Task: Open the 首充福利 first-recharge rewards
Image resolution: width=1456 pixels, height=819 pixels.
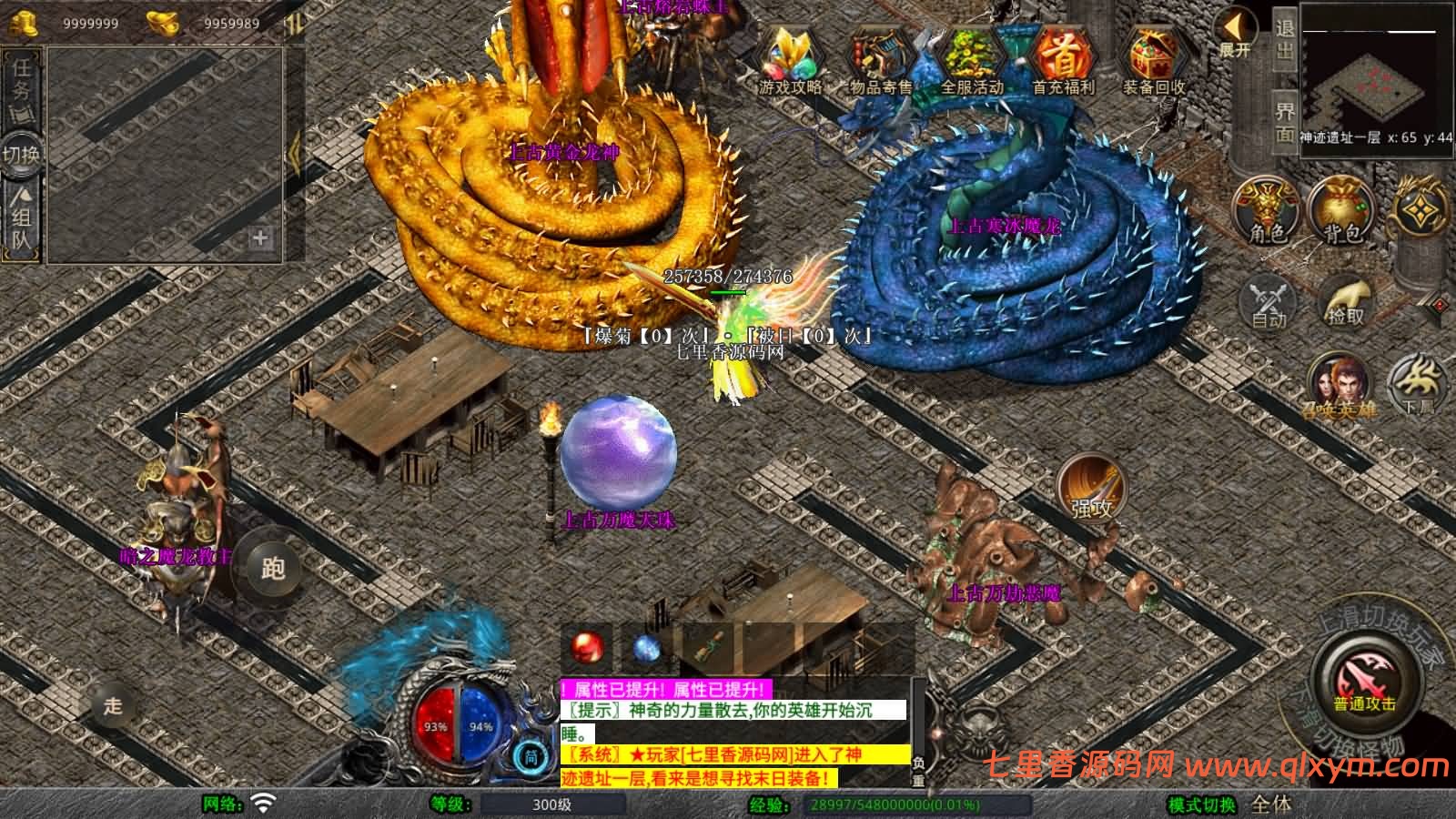Action: 1062,60
